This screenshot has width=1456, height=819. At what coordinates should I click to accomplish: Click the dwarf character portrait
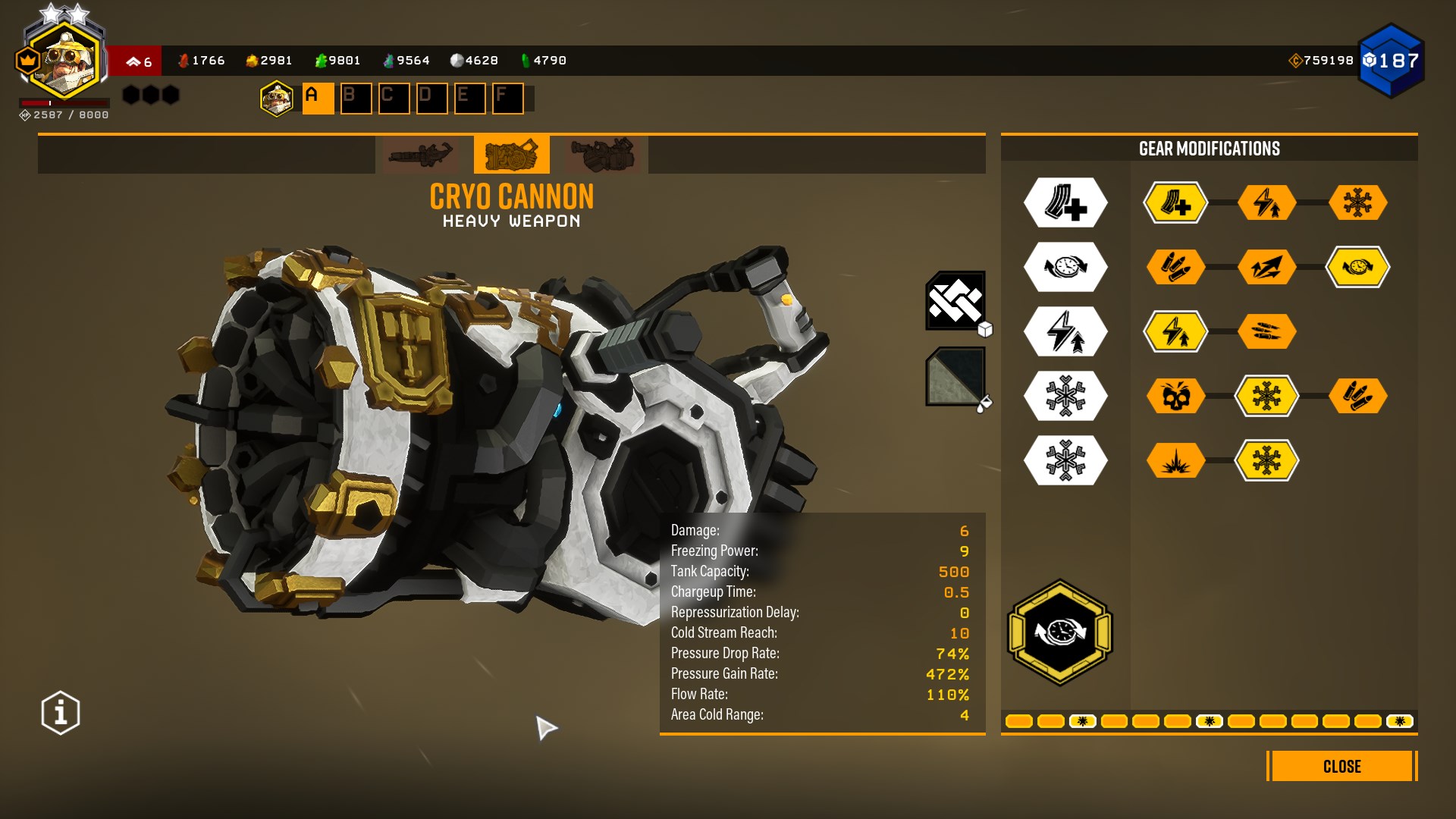click(x=67, y=62)
